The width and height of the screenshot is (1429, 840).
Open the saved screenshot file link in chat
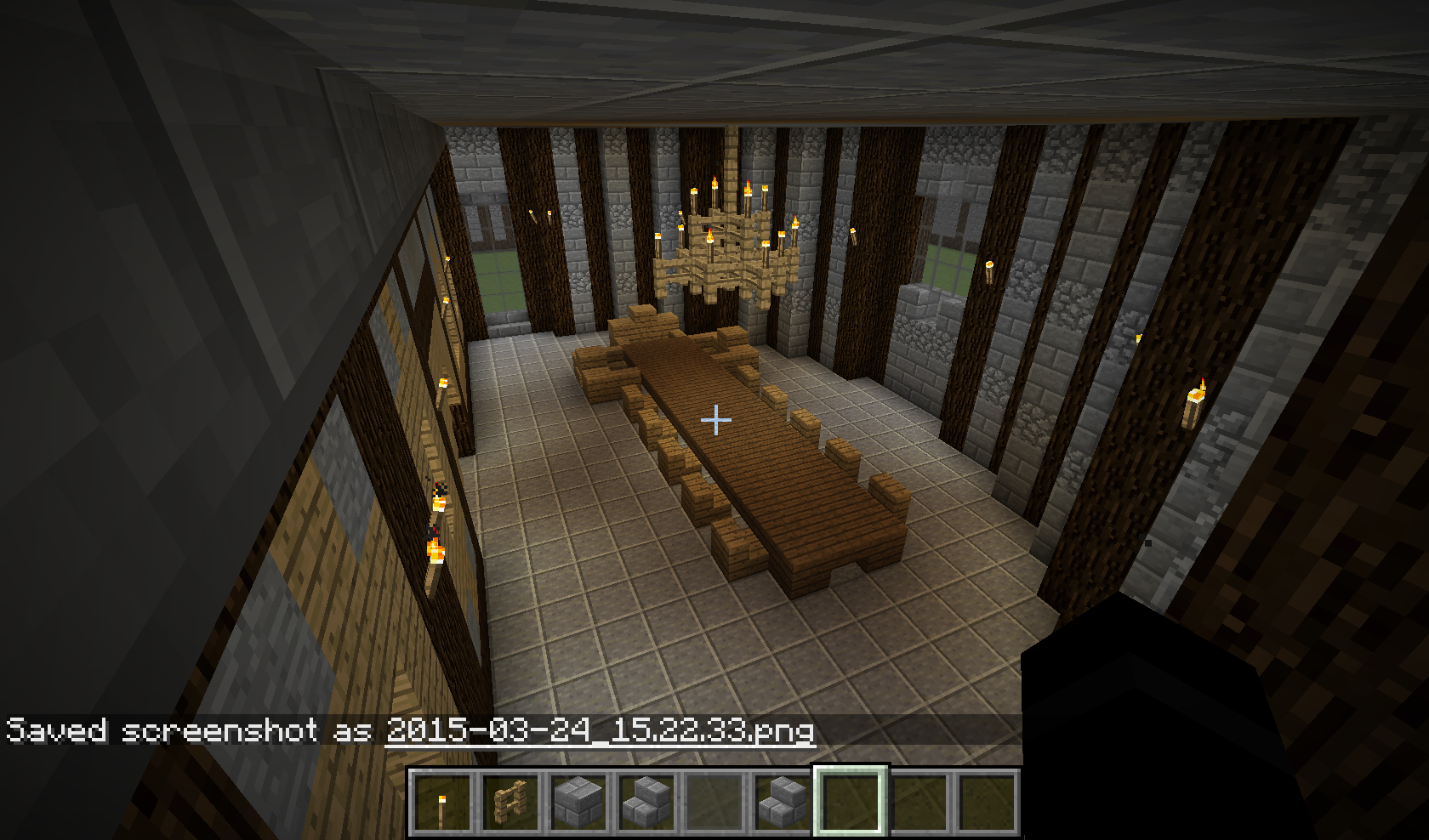point(600,731)
